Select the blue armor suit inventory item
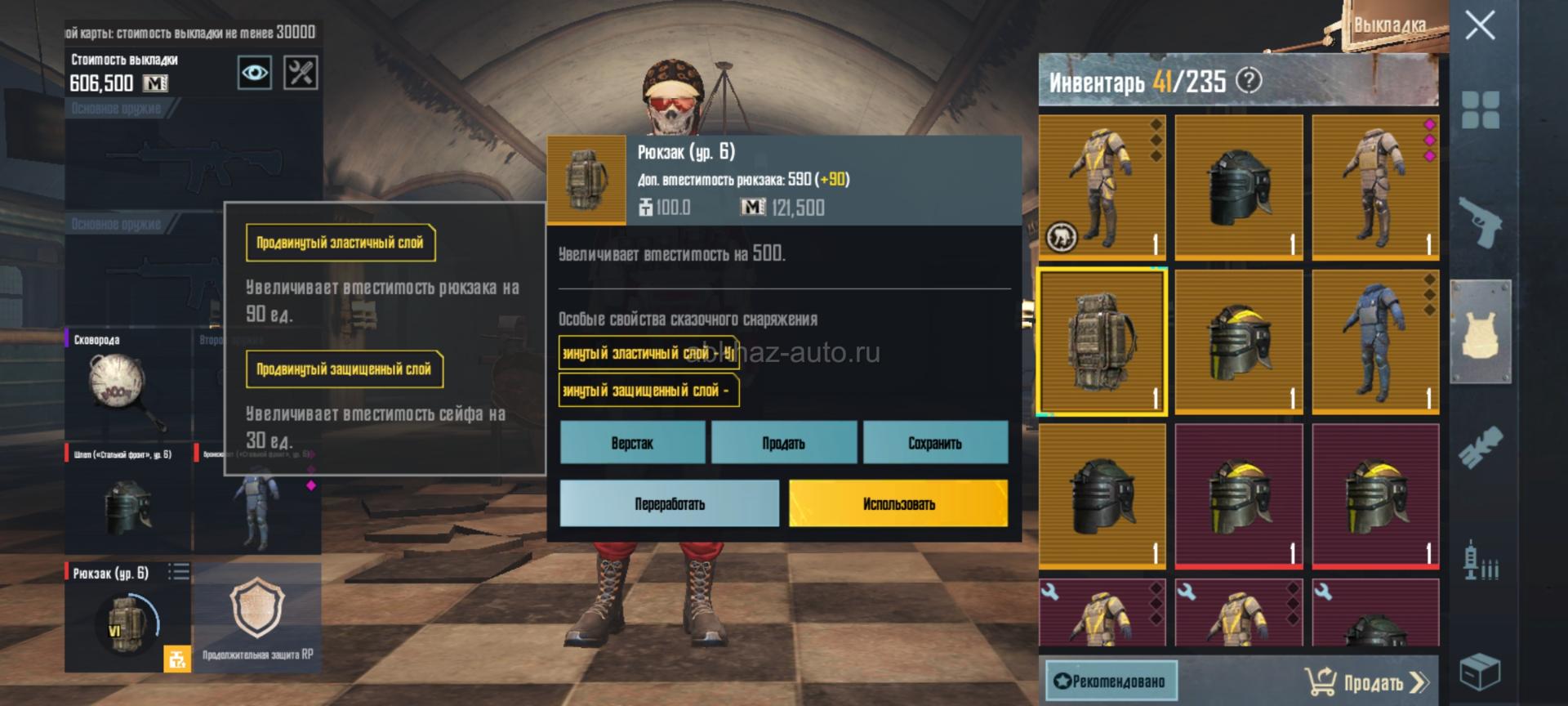Viewport: 1568px width, 706px height. 1374,342
